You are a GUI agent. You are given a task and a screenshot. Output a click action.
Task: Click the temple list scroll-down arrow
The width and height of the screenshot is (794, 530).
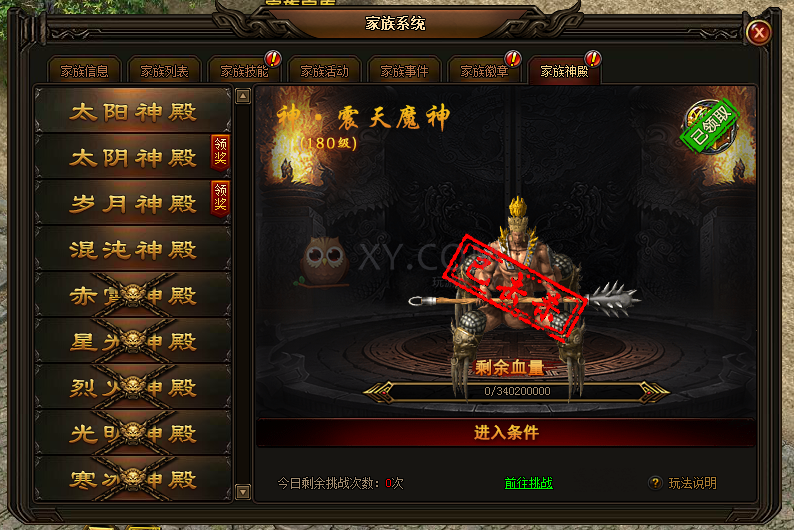point(243,491)
